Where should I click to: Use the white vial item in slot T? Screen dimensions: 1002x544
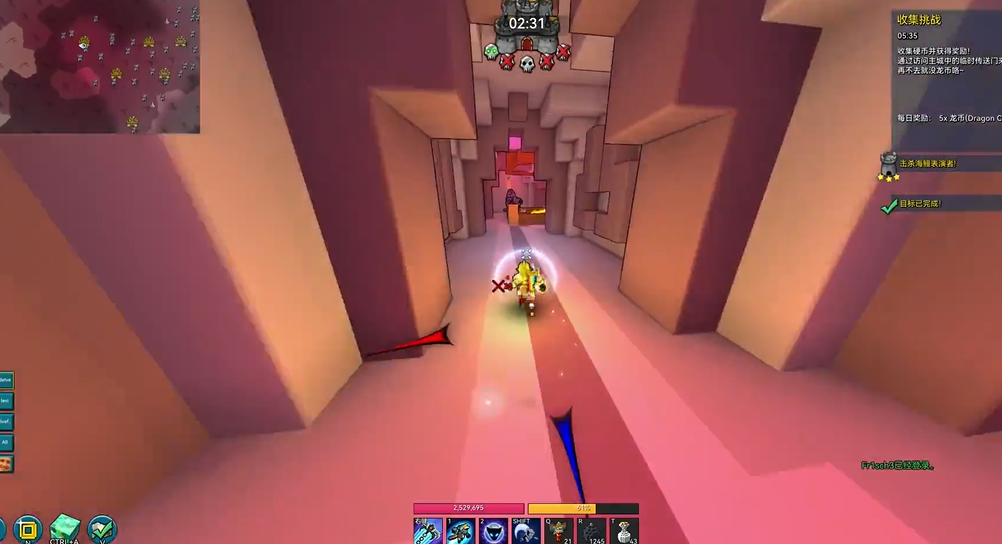[625, 531]
